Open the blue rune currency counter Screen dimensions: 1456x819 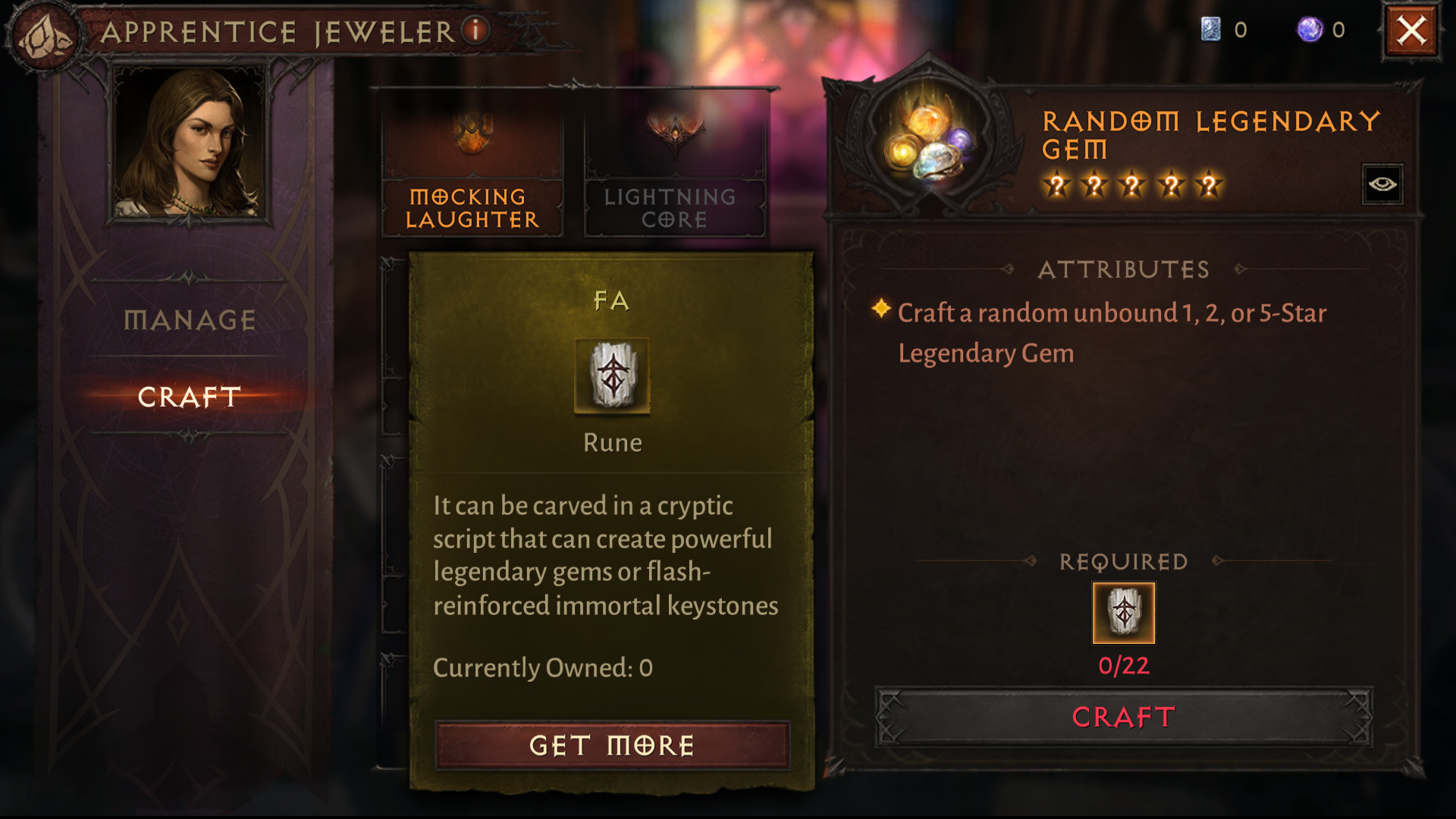(x=1213, y=29)
